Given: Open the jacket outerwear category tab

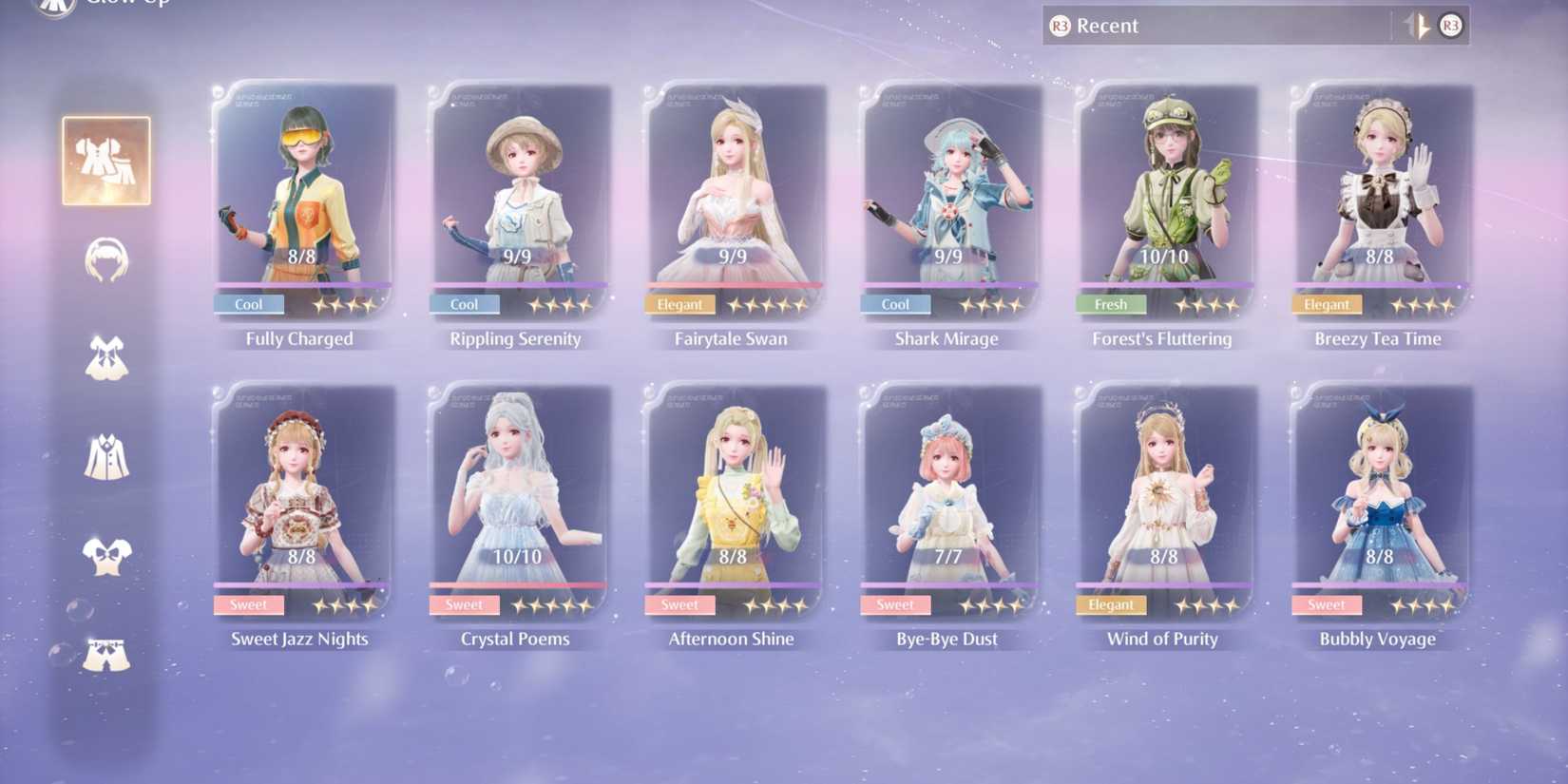Looking at the screenshot, I should pos(106,457).
